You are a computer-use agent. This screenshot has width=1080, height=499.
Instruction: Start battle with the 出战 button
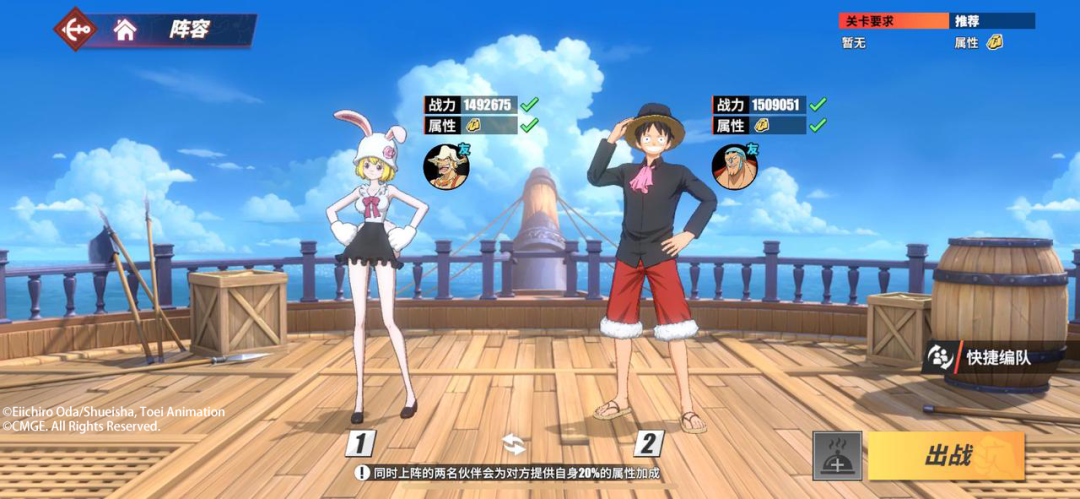[946, 456]
